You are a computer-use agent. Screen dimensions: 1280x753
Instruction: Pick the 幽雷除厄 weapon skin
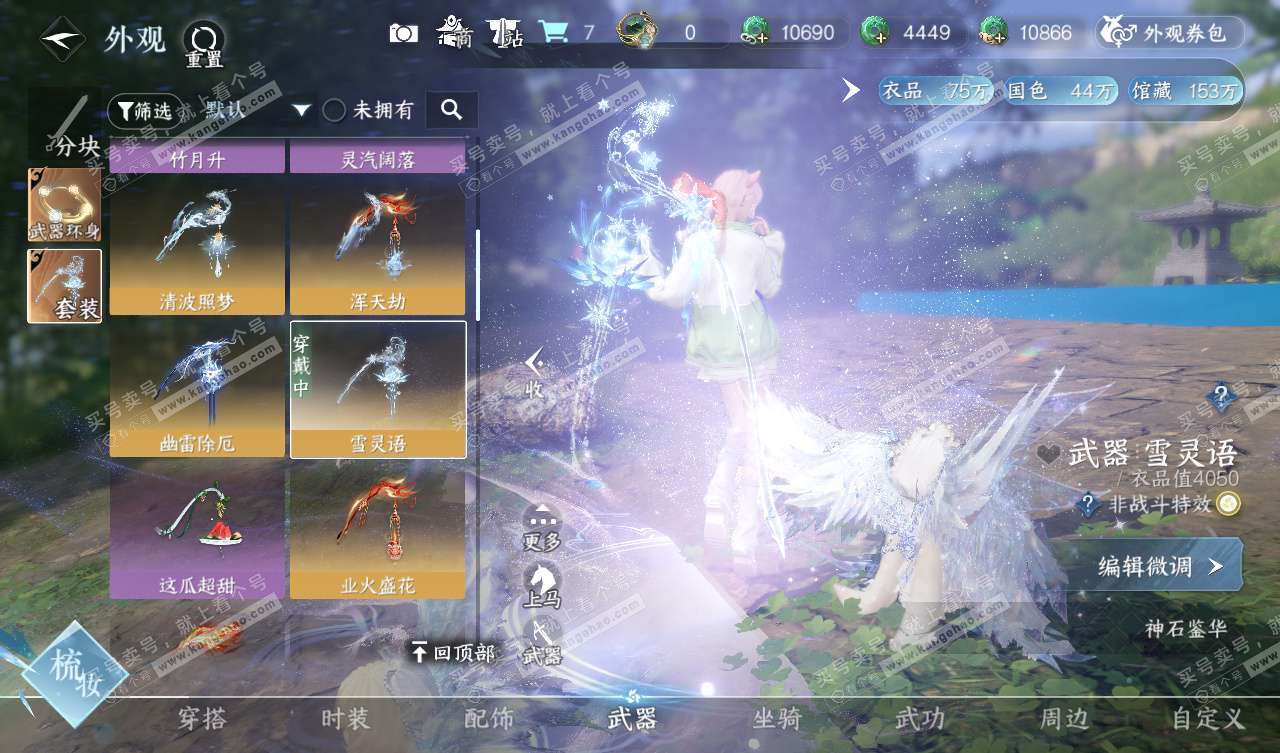click(197, 390)
